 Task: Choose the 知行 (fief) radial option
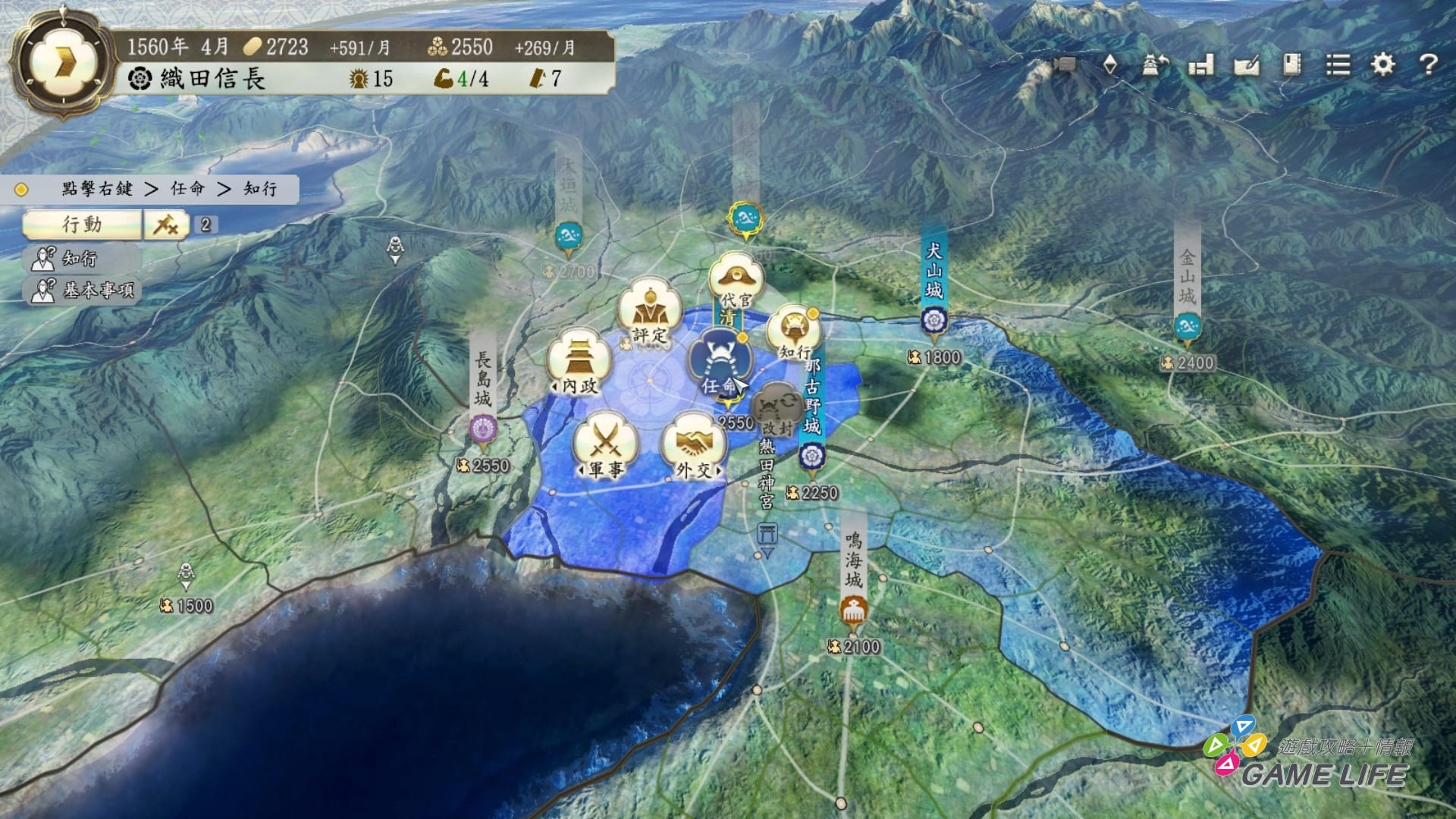point(793,334)
